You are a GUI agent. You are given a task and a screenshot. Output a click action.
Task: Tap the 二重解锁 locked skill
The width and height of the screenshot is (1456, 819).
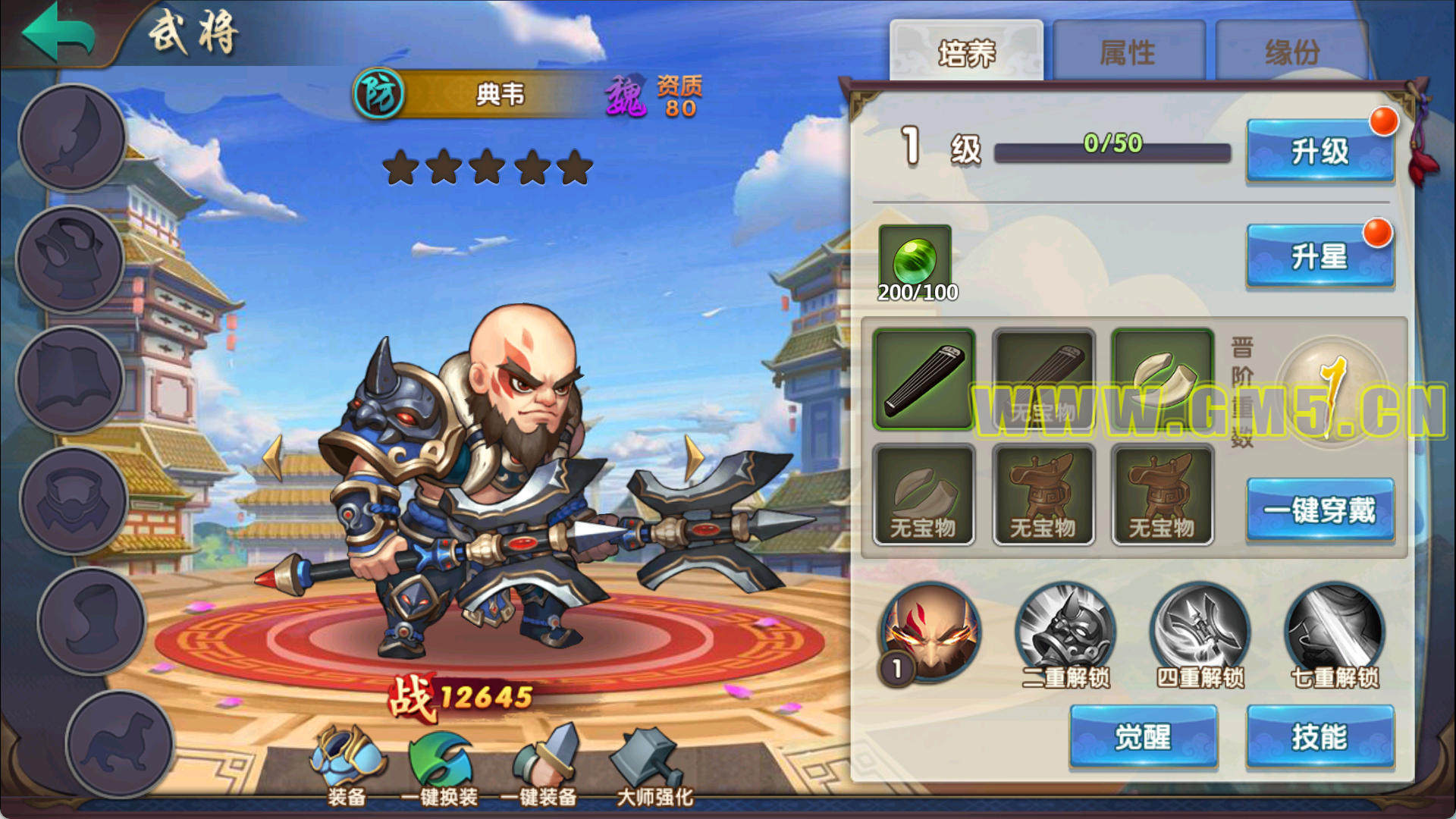pyautogui.click(x=1065, y=633)
